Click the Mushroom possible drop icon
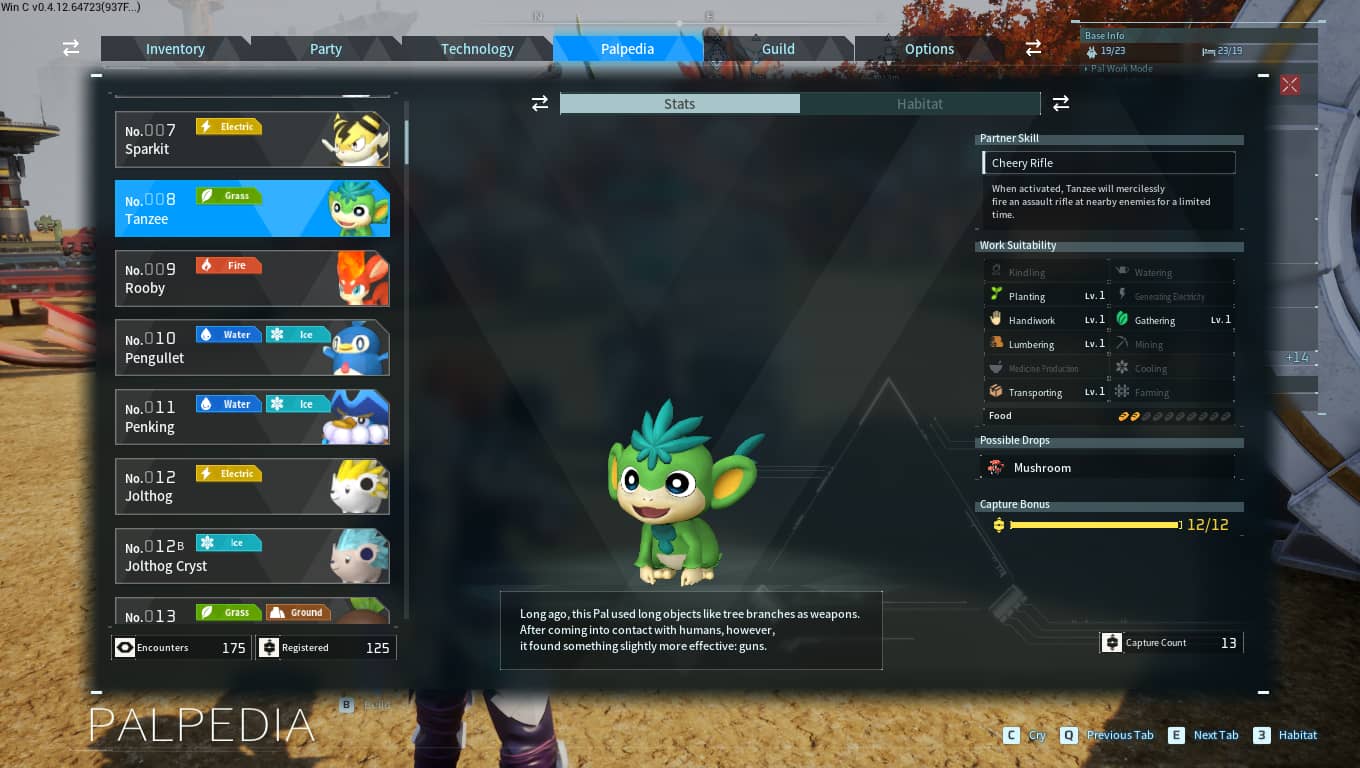Viewport: 1360px width, 768px height. [x=996, y=466]
